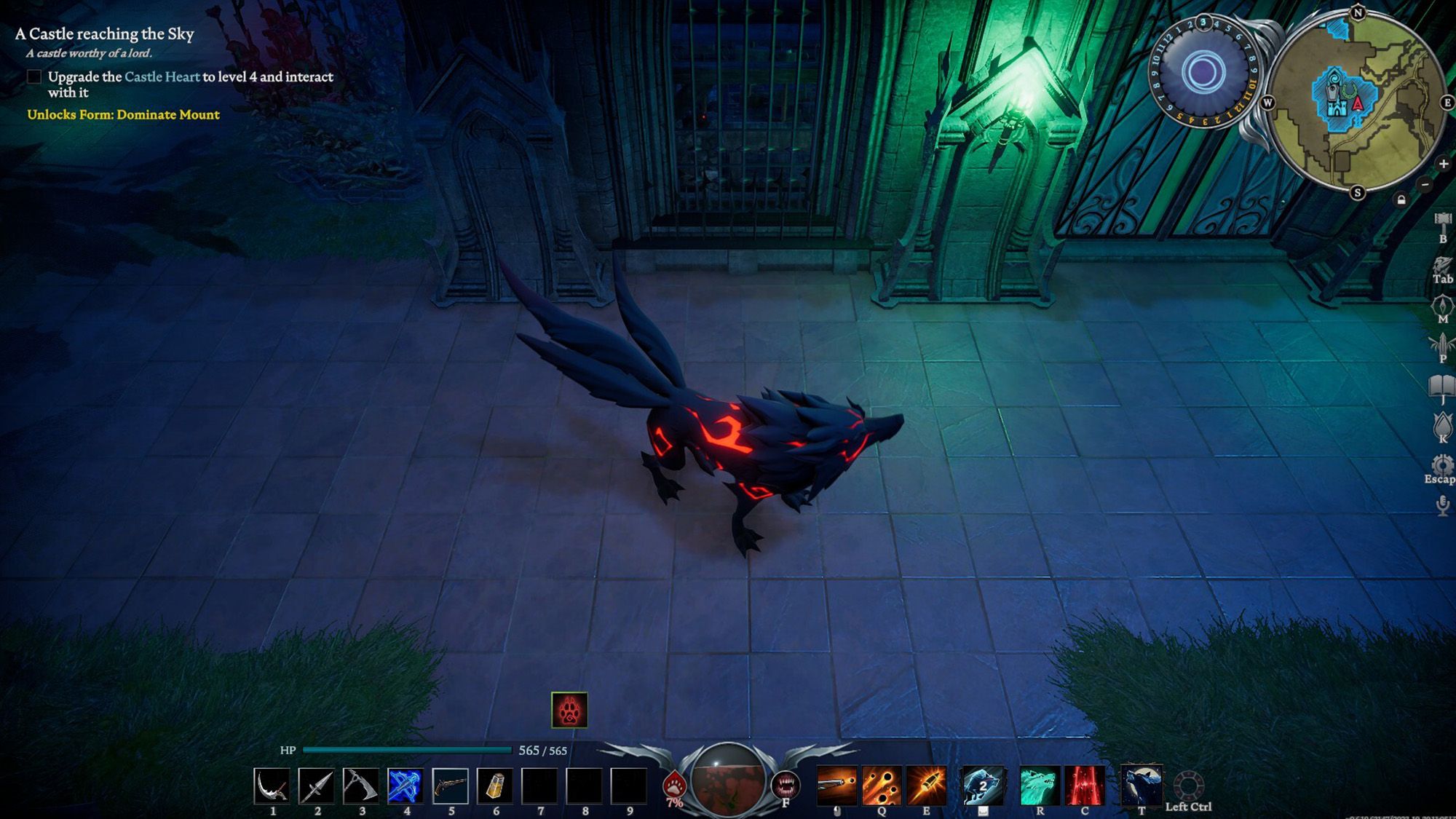Trigger the wolf dash ability with charges
Viewport: 1456px width, 819px height.
pyautogui.click(x=983, y=785)
